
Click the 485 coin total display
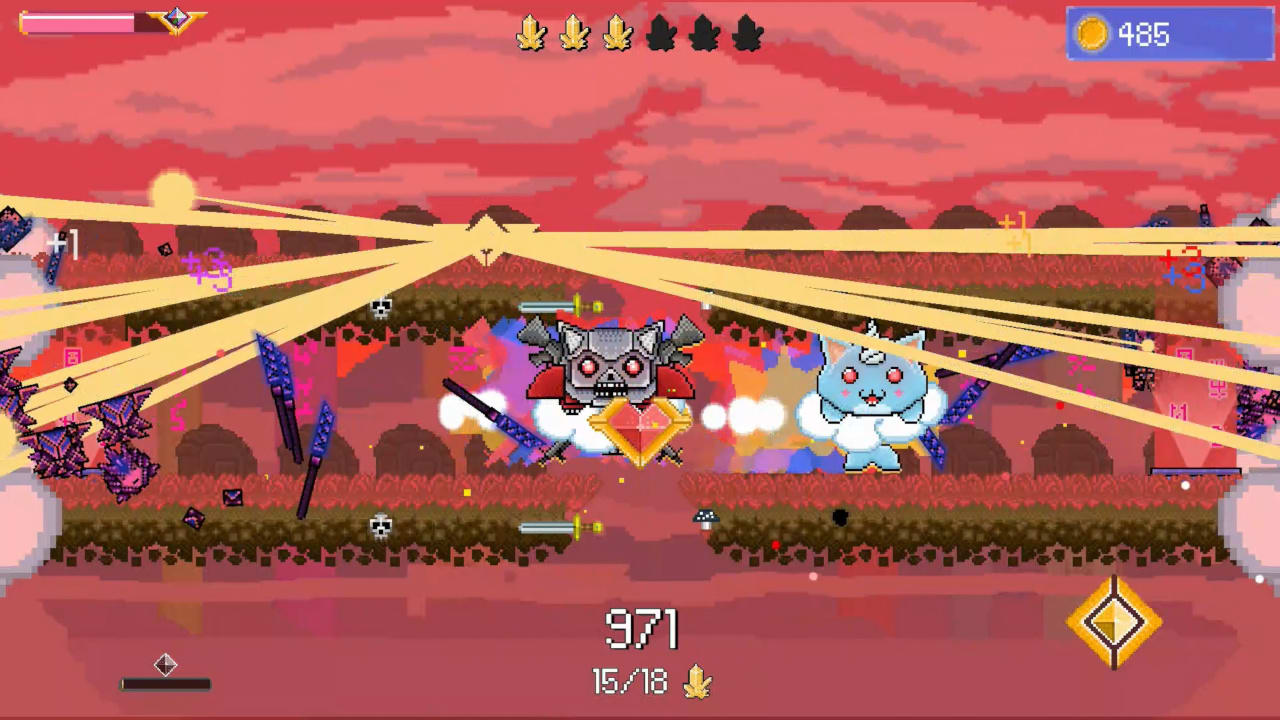click(1143, 35)
